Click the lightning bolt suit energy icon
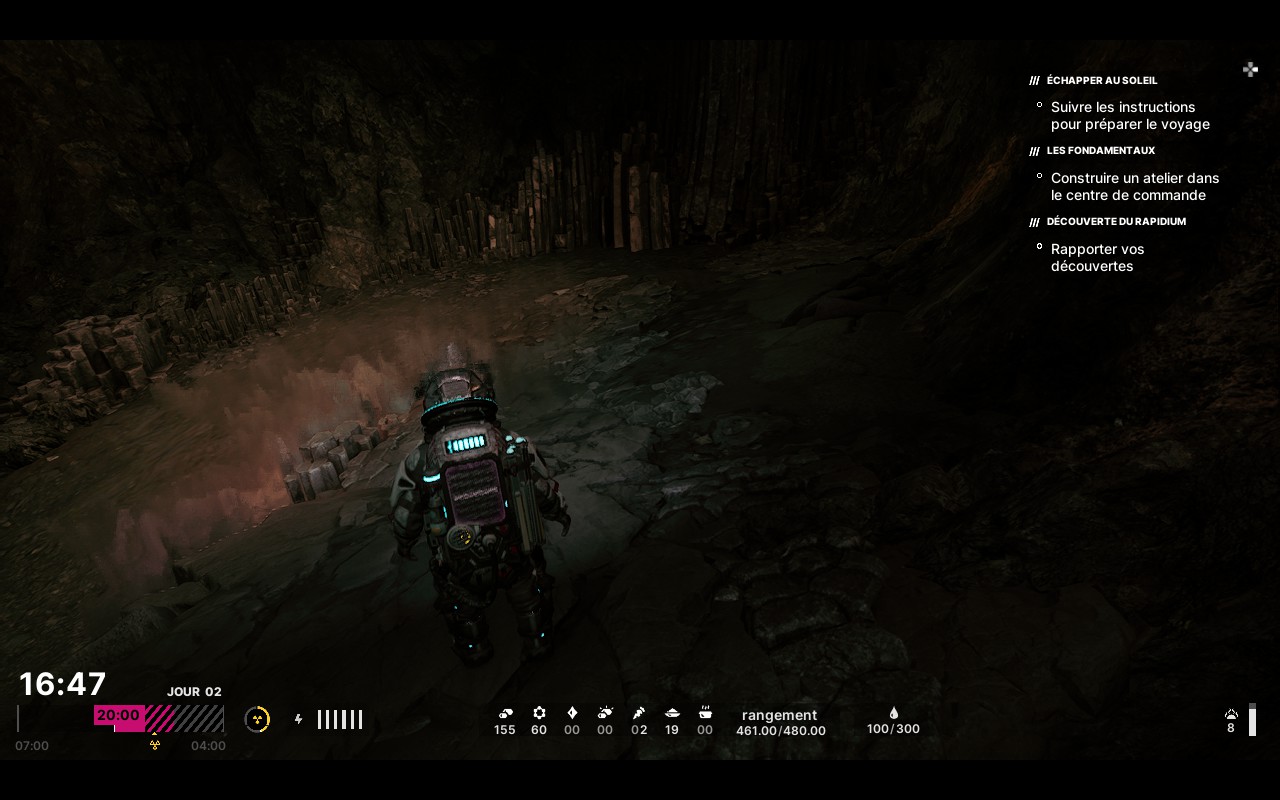1280x800 pixels. (x=298, y=719)
